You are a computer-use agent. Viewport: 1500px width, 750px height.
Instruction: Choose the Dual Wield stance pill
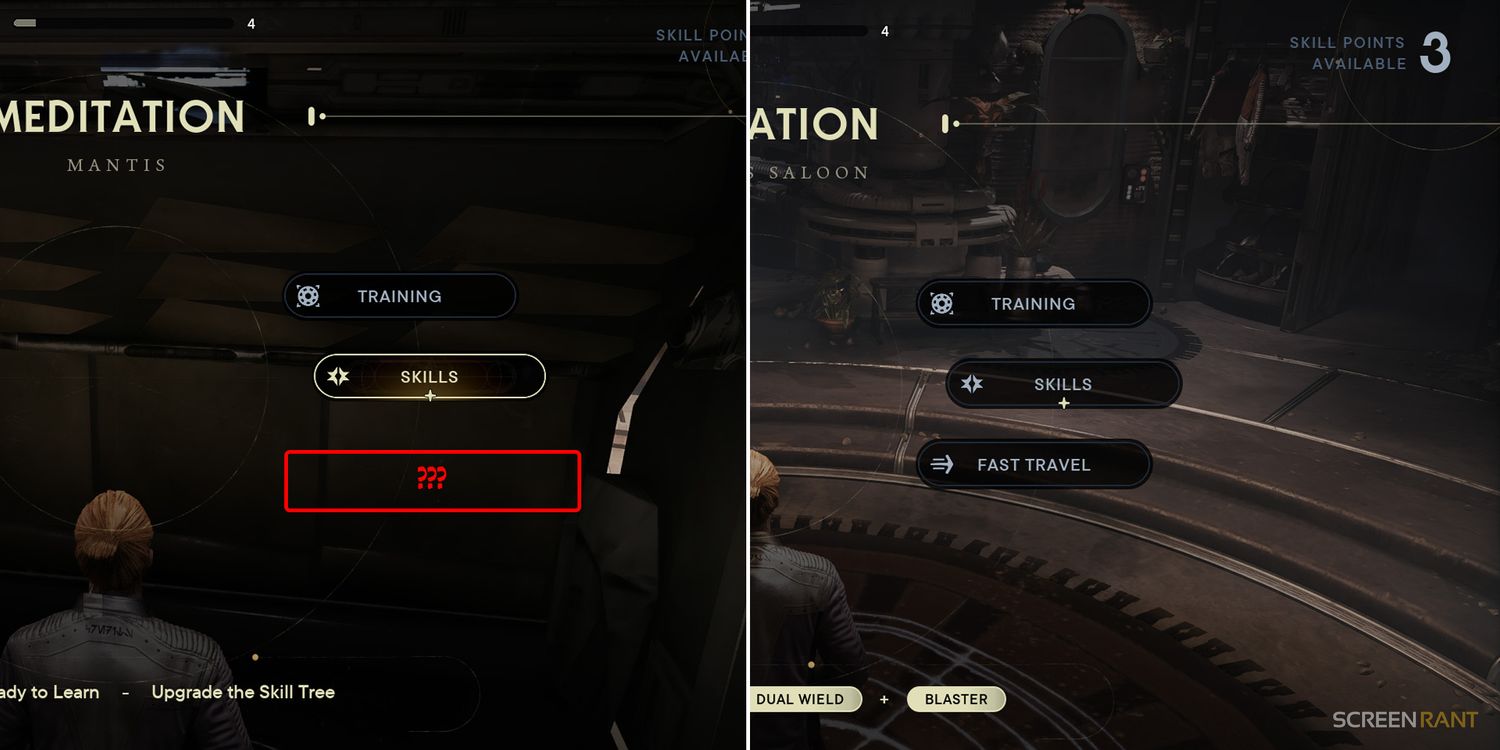tap(803, 699)
